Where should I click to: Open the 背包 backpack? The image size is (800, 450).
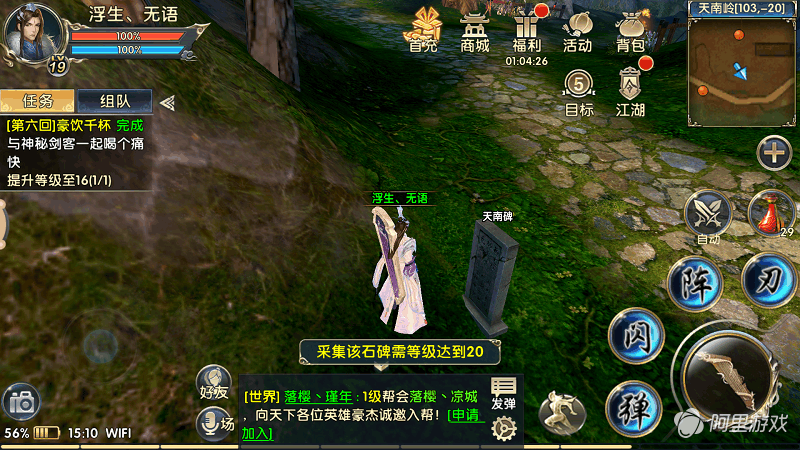click(x=630, y=30)
